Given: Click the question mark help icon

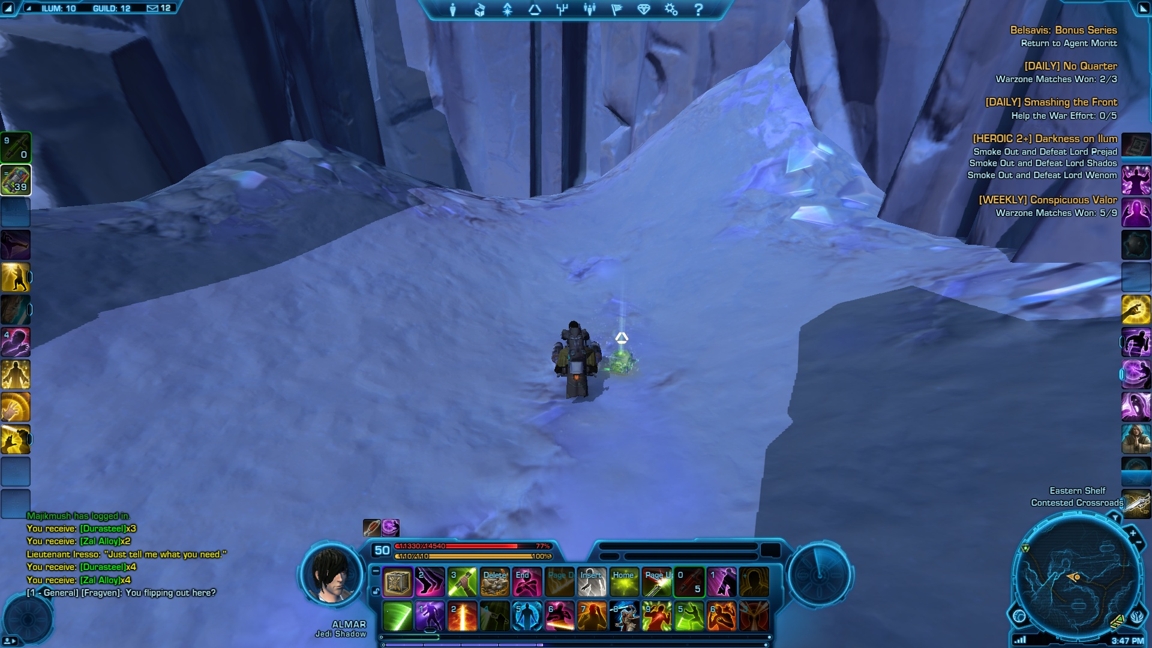Looking at the screenshot, I should click(x=699, y=10).
